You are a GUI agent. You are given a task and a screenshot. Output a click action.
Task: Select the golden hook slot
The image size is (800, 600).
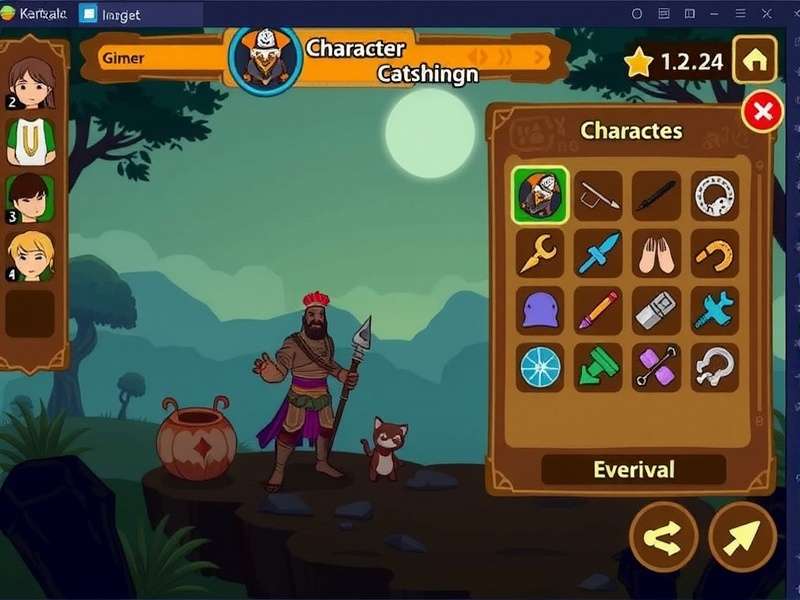pyautogui.click(x=540, y=253)
